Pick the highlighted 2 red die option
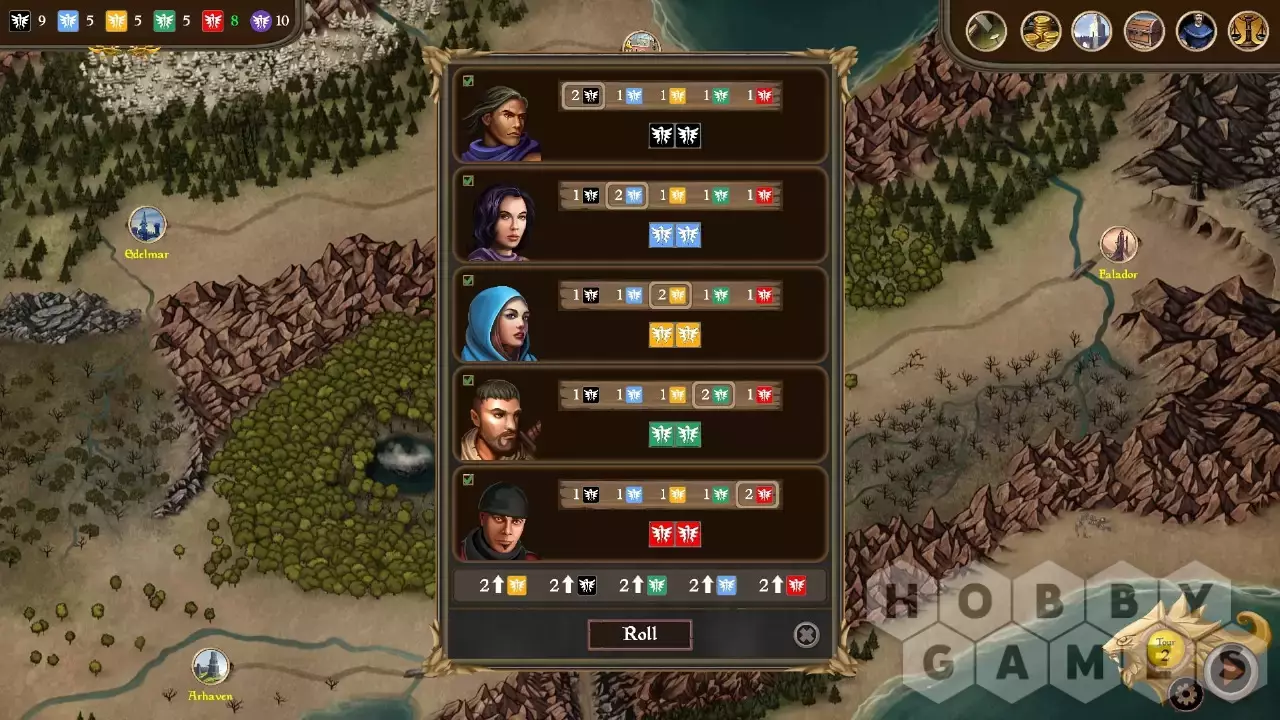This screenshot has width=1280, height=720. click(757, 494)
